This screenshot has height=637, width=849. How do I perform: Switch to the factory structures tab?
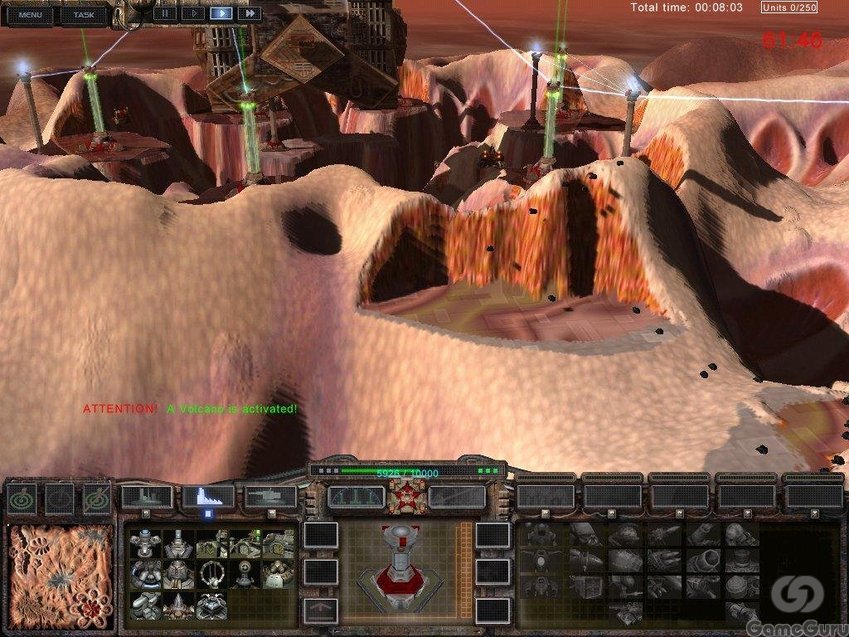click(146, 496)
